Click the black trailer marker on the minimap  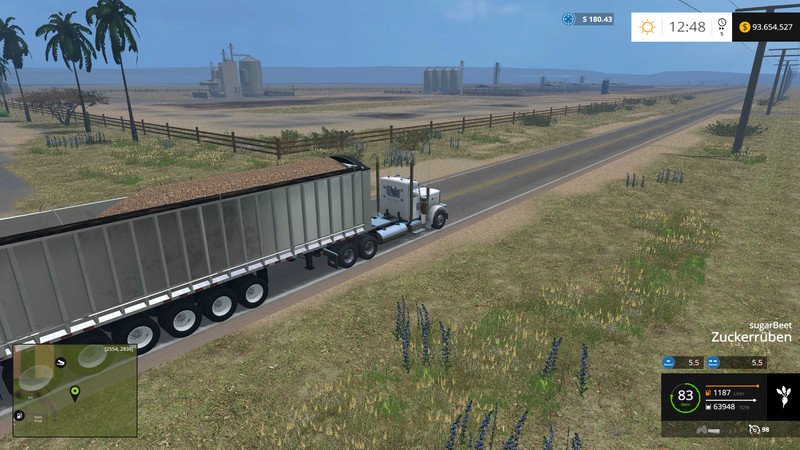[x=61, y=361]
